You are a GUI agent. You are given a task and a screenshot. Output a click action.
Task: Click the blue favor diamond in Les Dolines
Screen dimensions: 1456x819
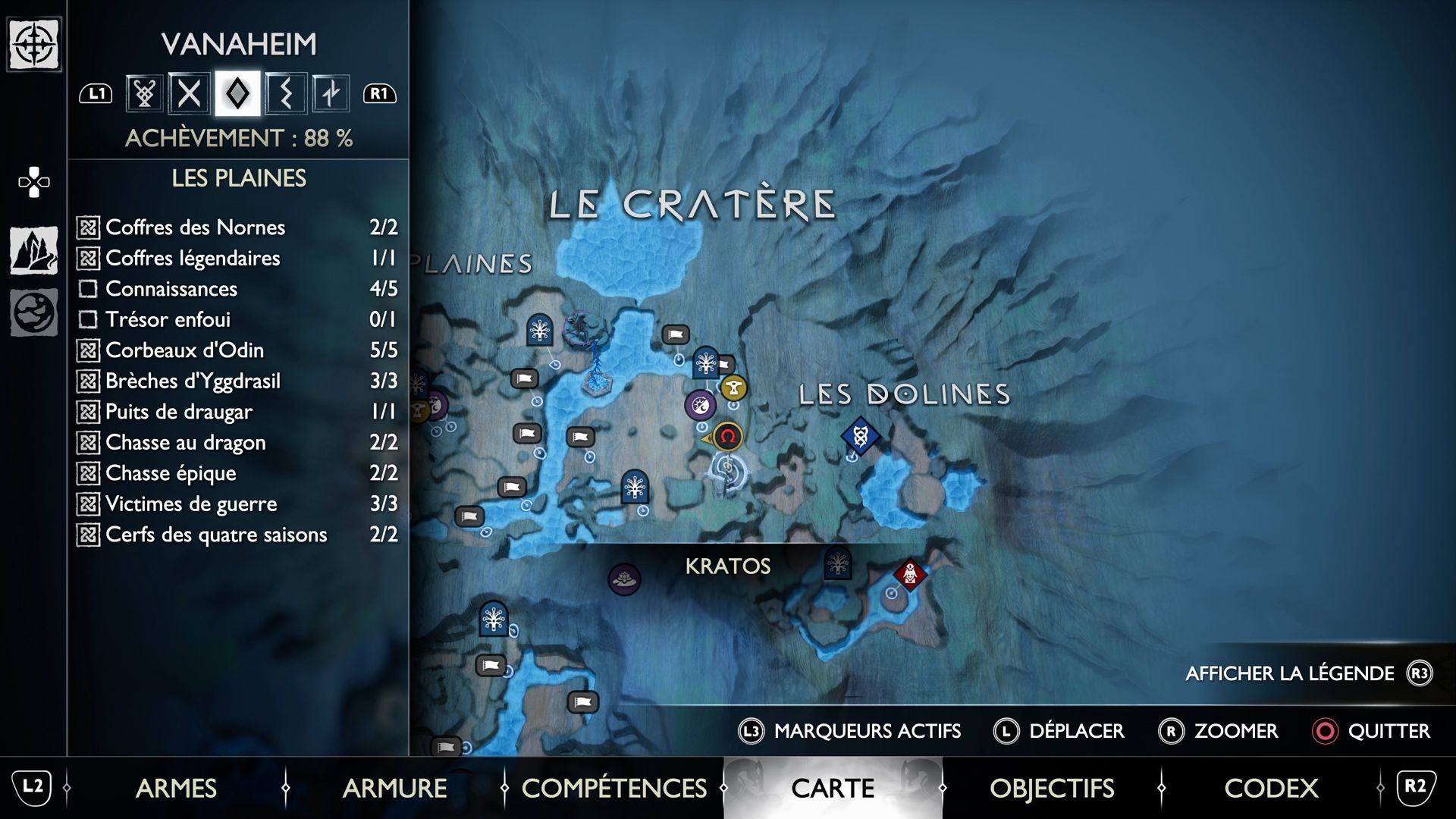[x=861, y=436]
